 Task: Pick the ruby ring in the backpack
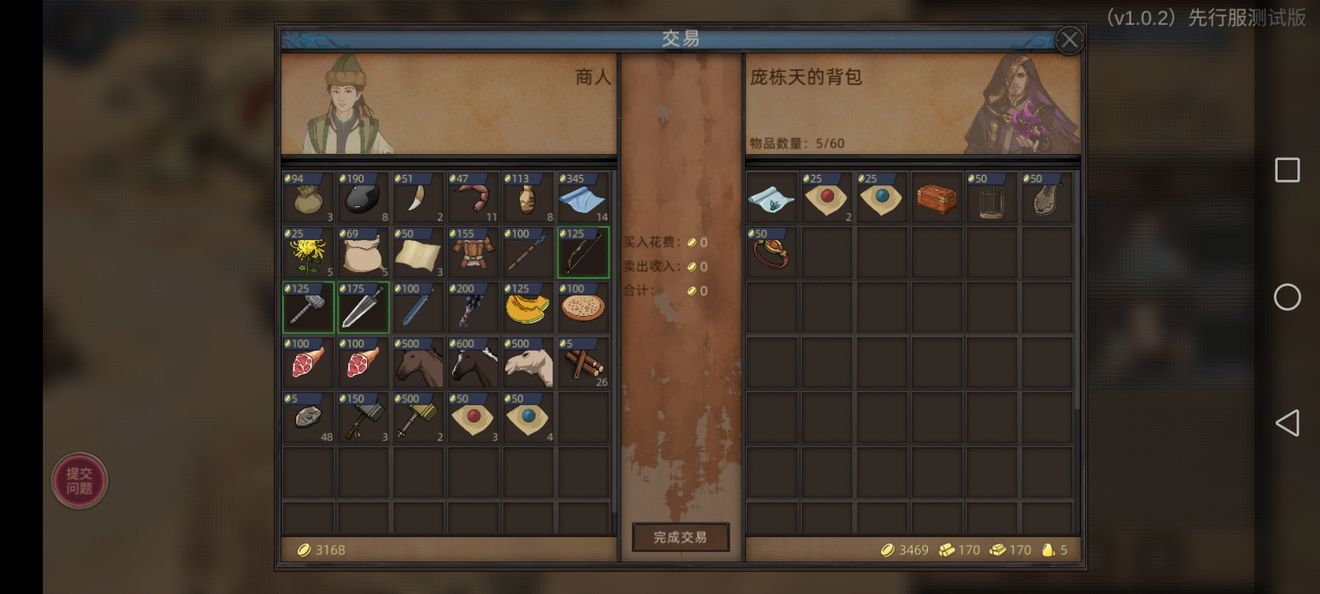tap(771, 253)
